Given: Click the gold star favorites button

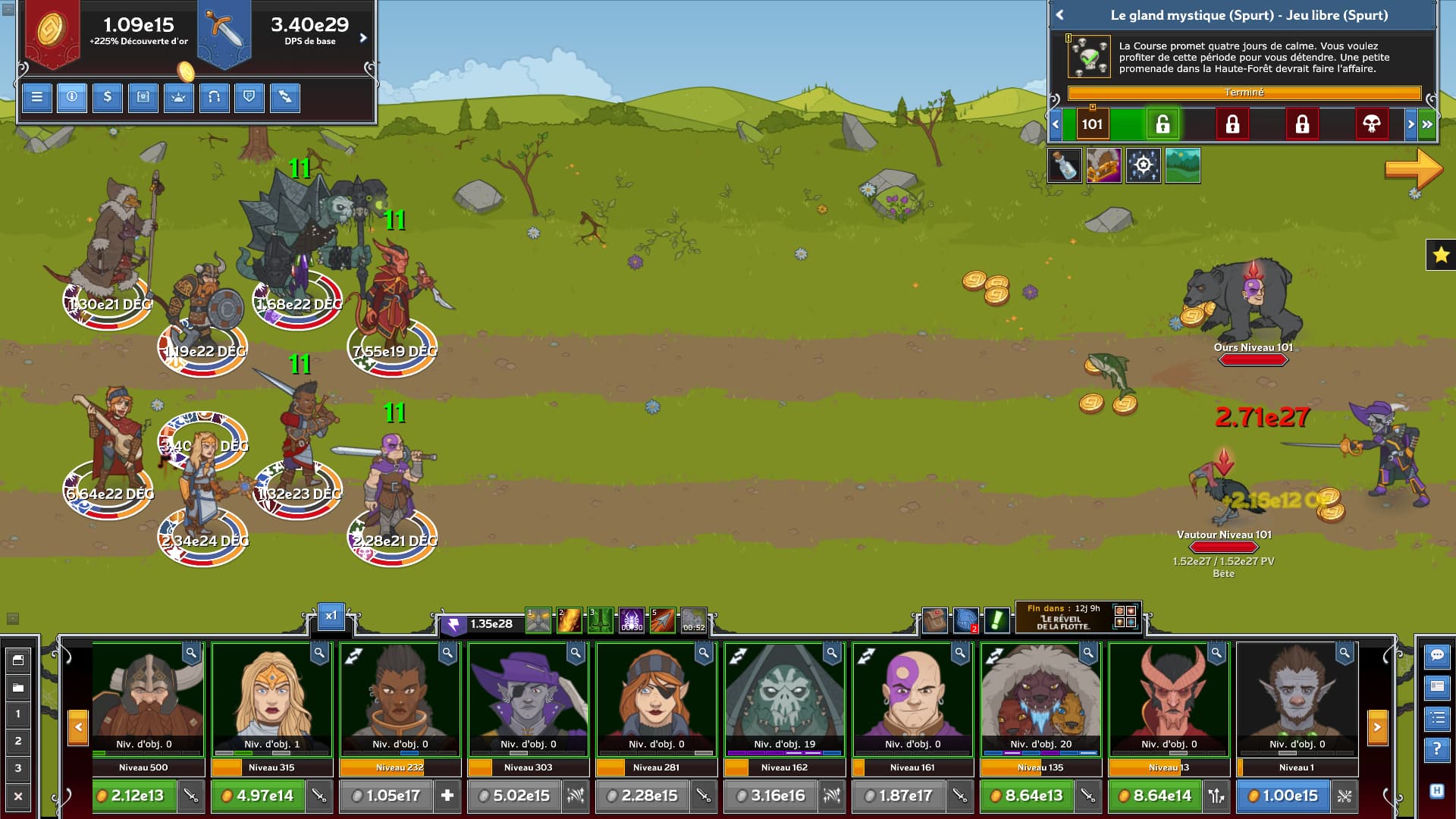Looking at the screenshot, I should pos(1441,256).
